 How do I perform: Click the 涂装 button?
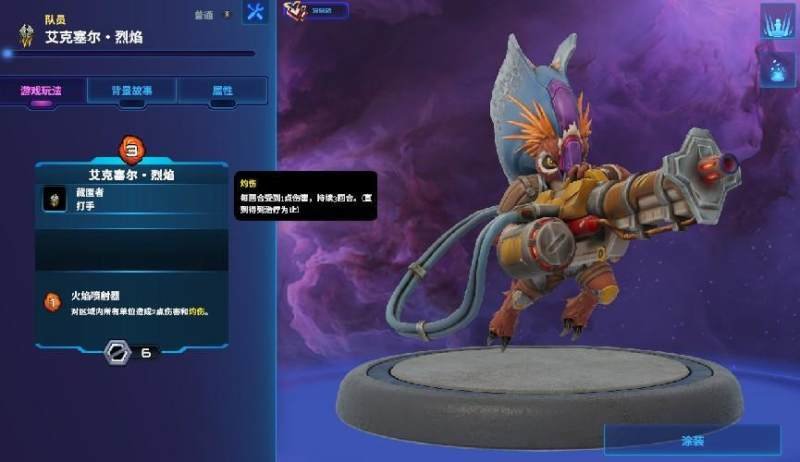(x=691, y=439)
